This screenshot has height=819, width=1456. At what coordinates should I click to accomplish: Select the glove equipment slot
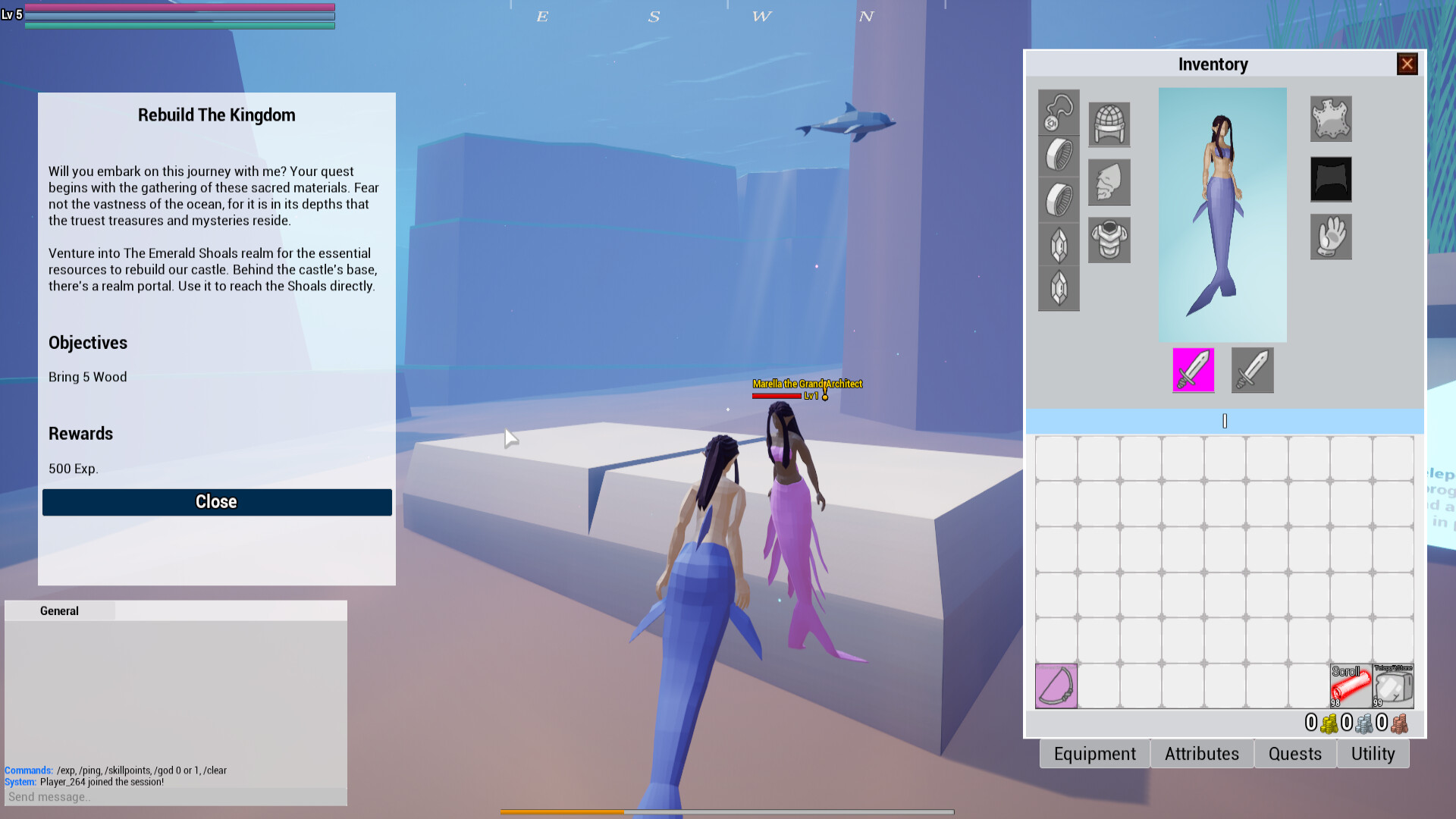pos(1331,237)
